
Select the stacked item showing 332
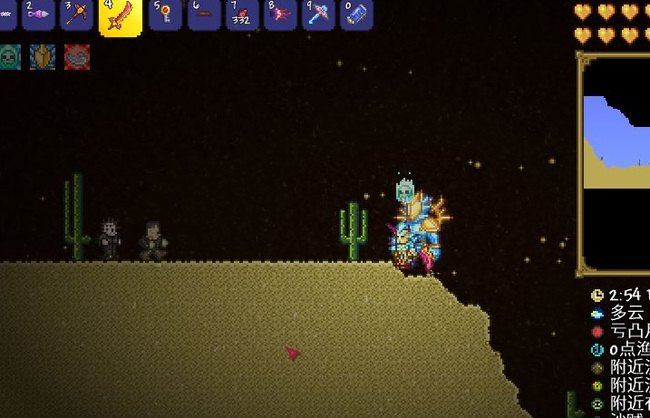(241, 14)
